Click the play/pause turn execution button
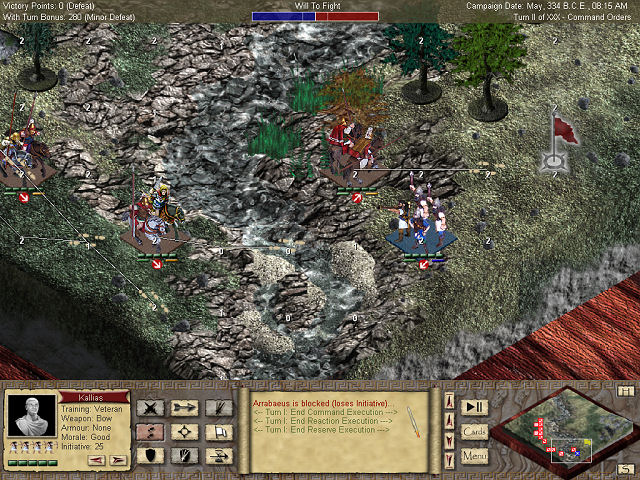This screenshot has height=480, width=640. point(474,406)
